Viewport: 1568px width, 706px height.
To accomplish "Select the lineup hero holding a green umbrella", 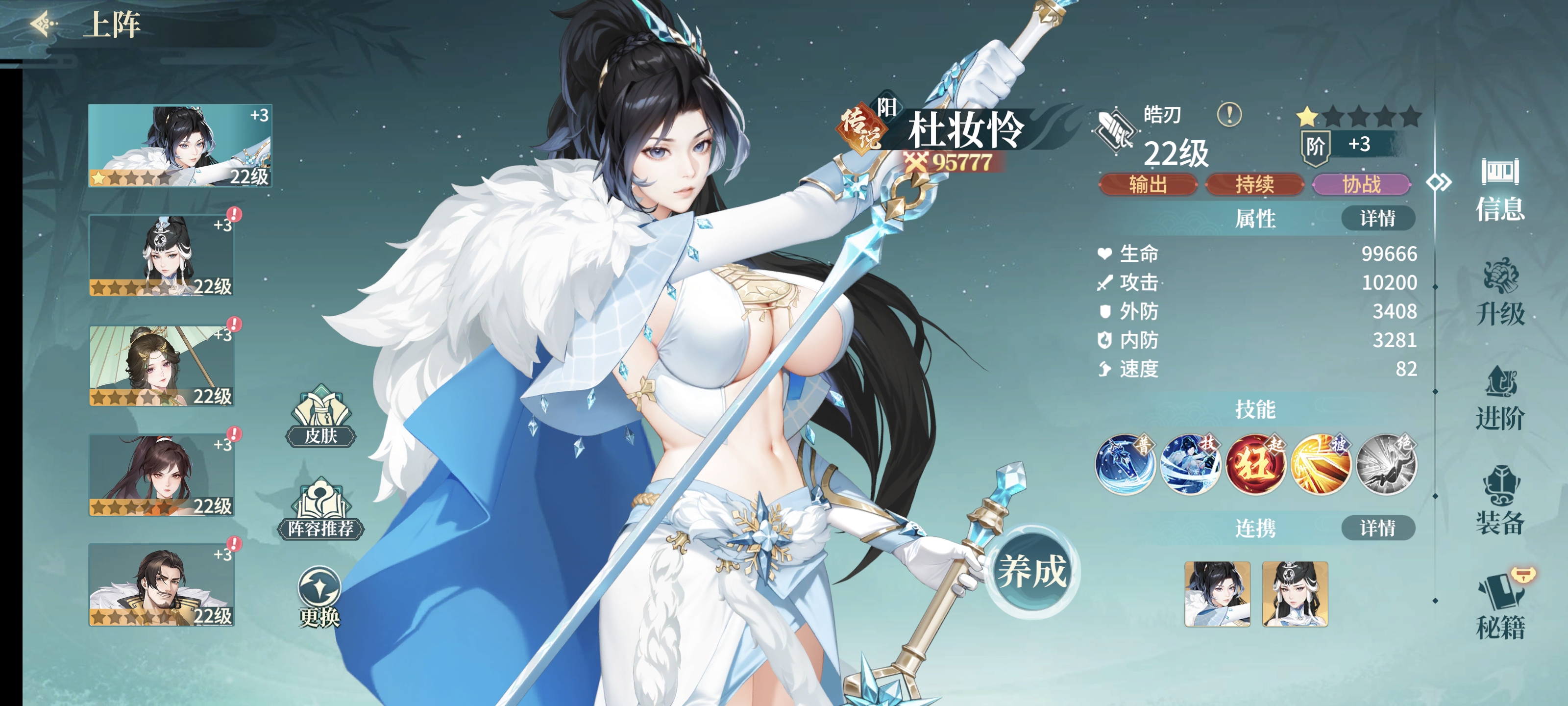I will tap(161, 365).
